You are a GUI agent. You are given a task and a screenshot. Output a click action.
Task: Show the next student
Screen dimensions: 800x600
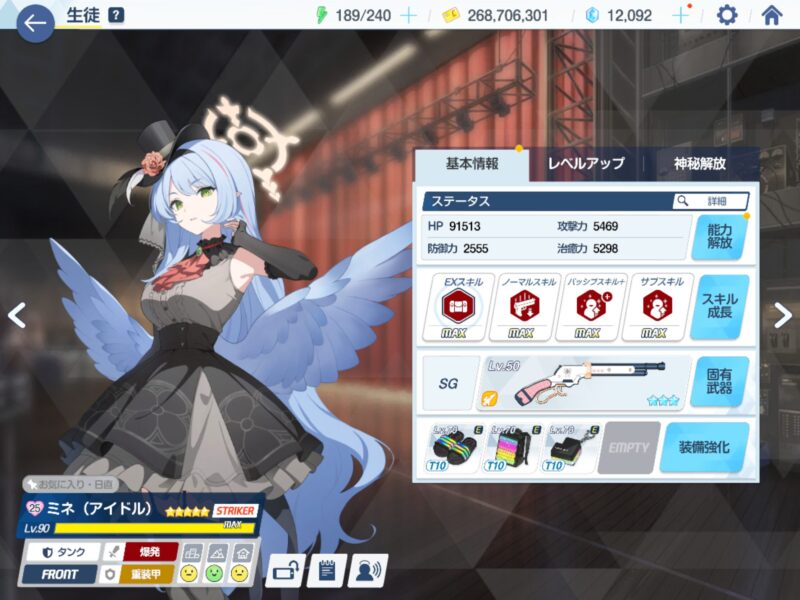coord(783,315)
